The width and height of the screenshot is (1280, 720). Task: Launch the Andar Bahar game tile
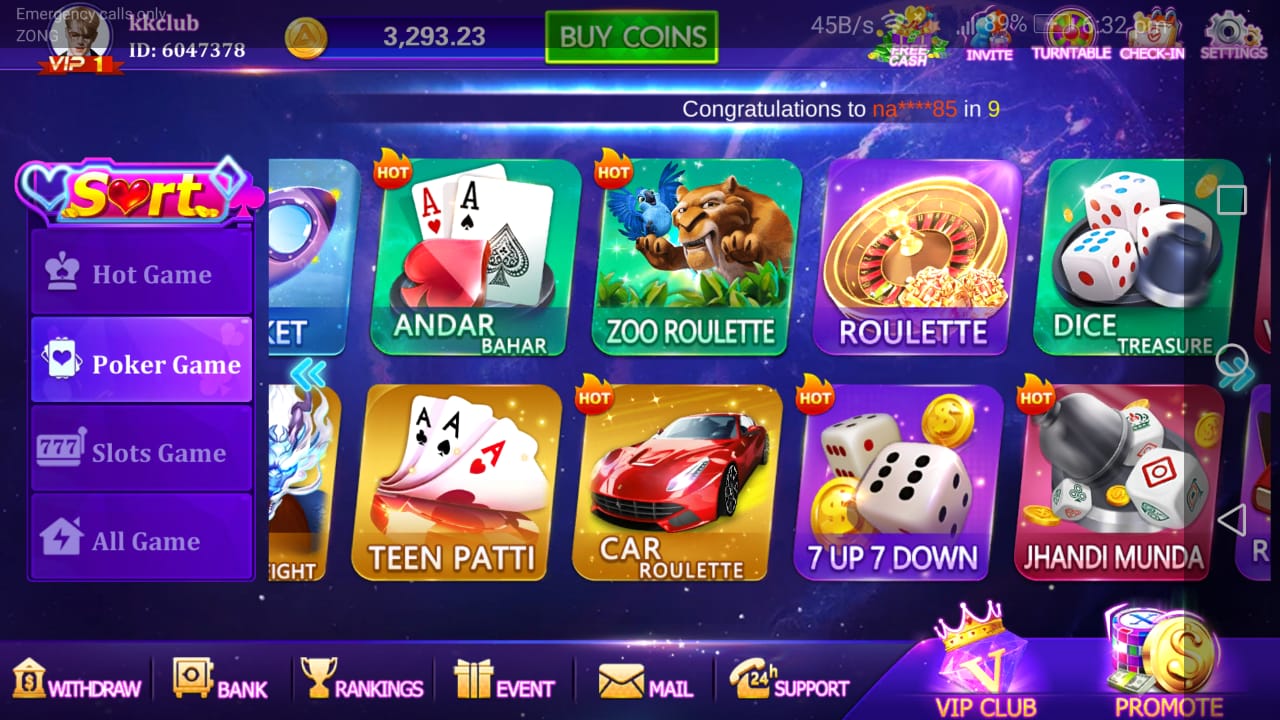(x=475, y=257)
